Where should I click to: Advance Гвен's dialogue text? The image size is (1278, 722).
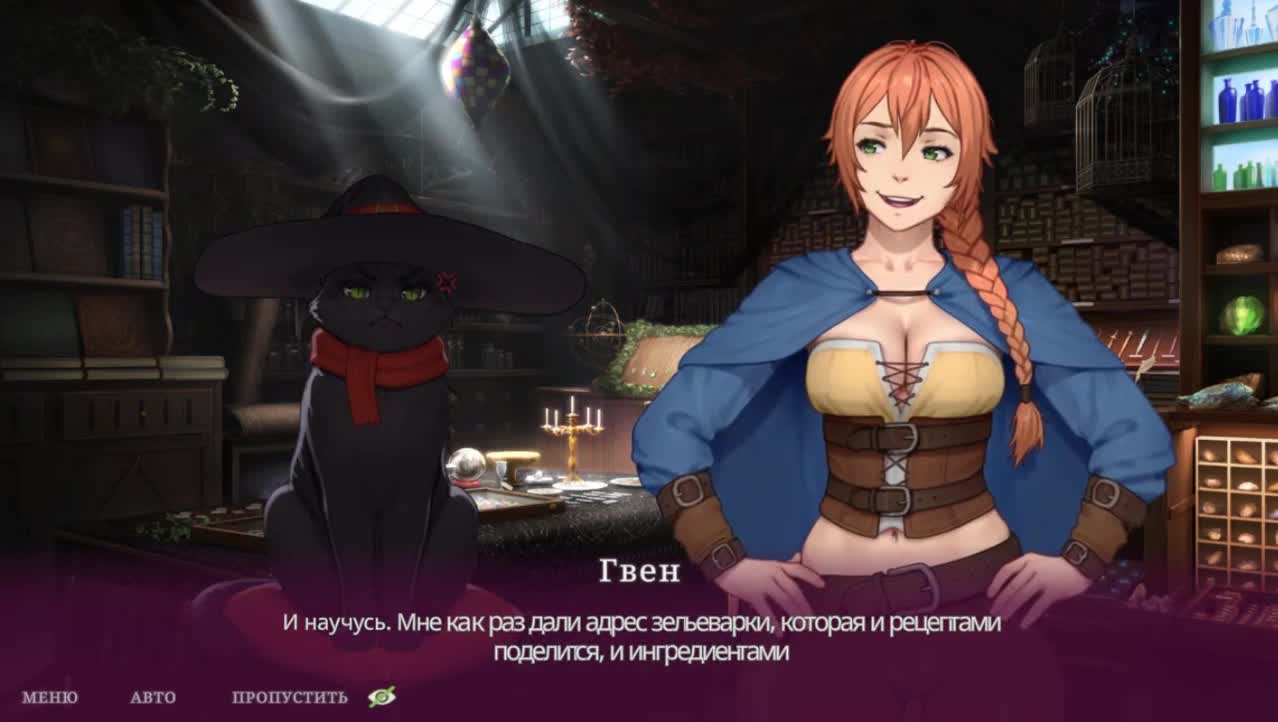tap(640, 637)
